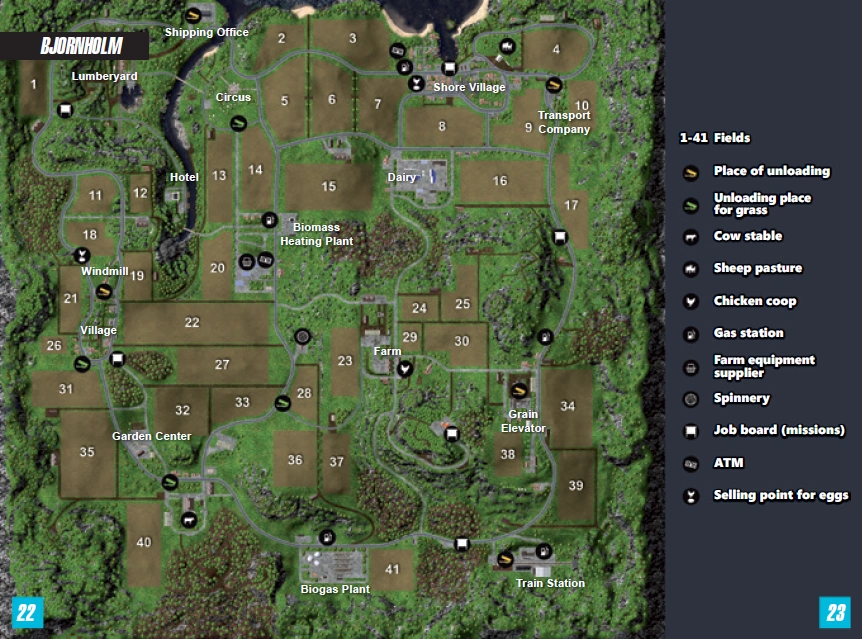Click the 'Cow stable' legend entry
The image size is (862, 639).
pyautogui.click(x=747, y=236)
